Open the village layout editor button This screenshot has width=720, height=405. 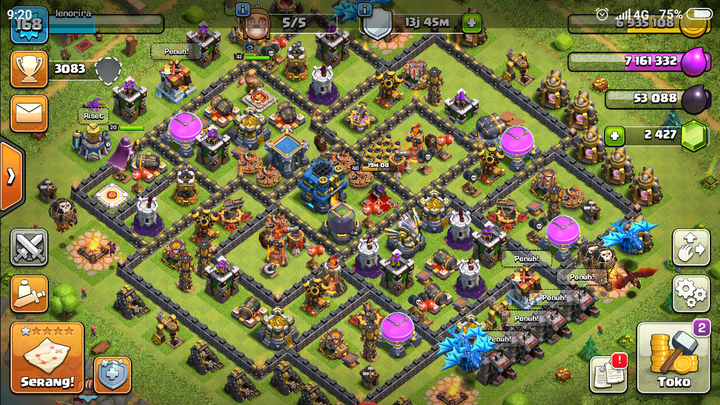pyautogui.click(x=690, y=245)
